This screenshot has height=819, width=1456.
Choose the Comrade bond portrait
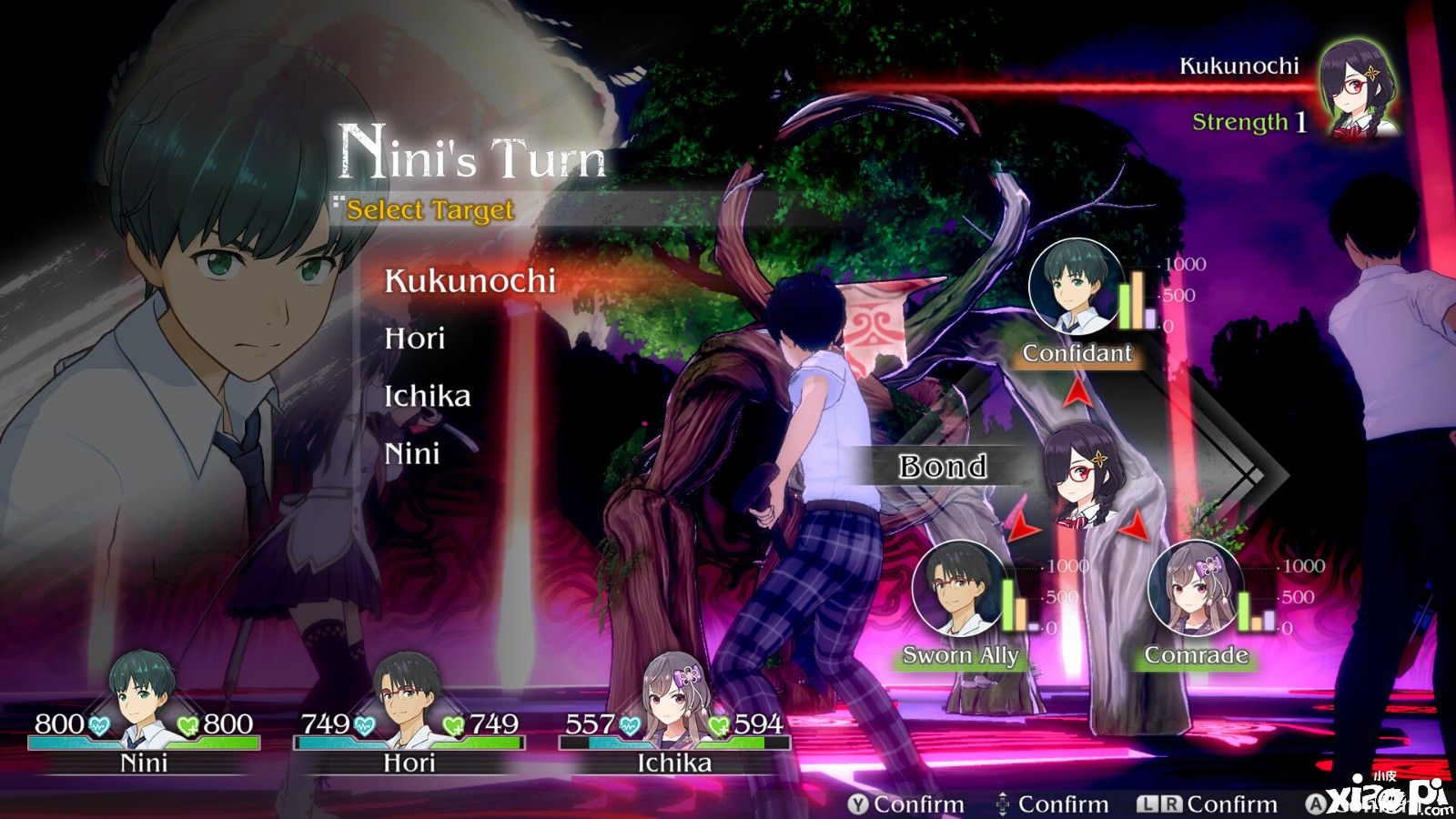[1194, 589]
